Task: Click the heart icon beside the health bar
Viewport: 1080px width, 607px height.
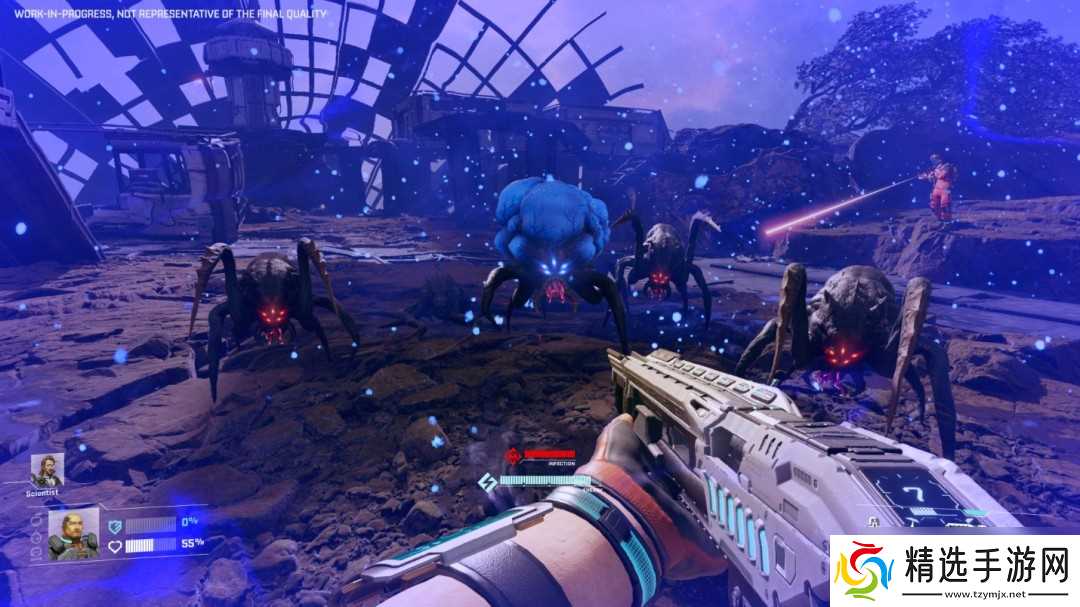Action: 115,545
